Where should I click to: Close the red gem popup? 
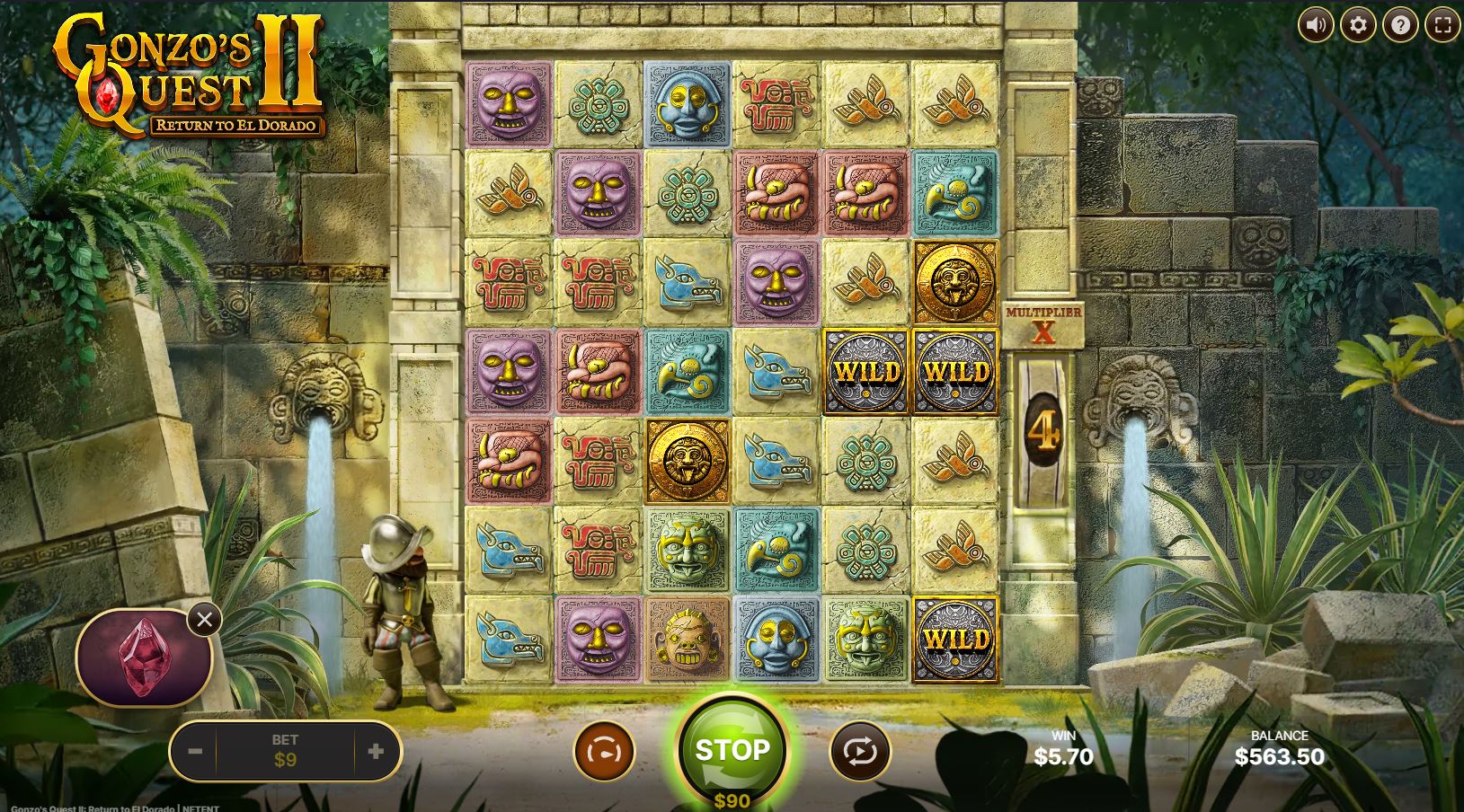coord(205,619)
